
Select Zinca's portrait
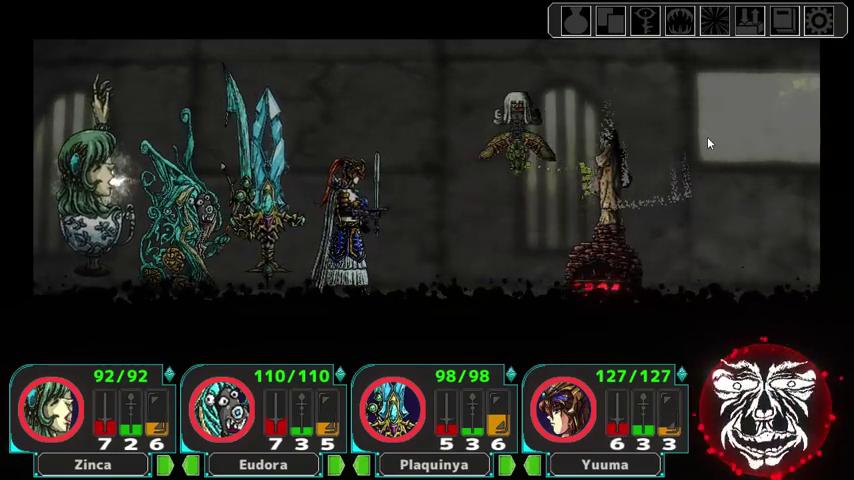51,410
